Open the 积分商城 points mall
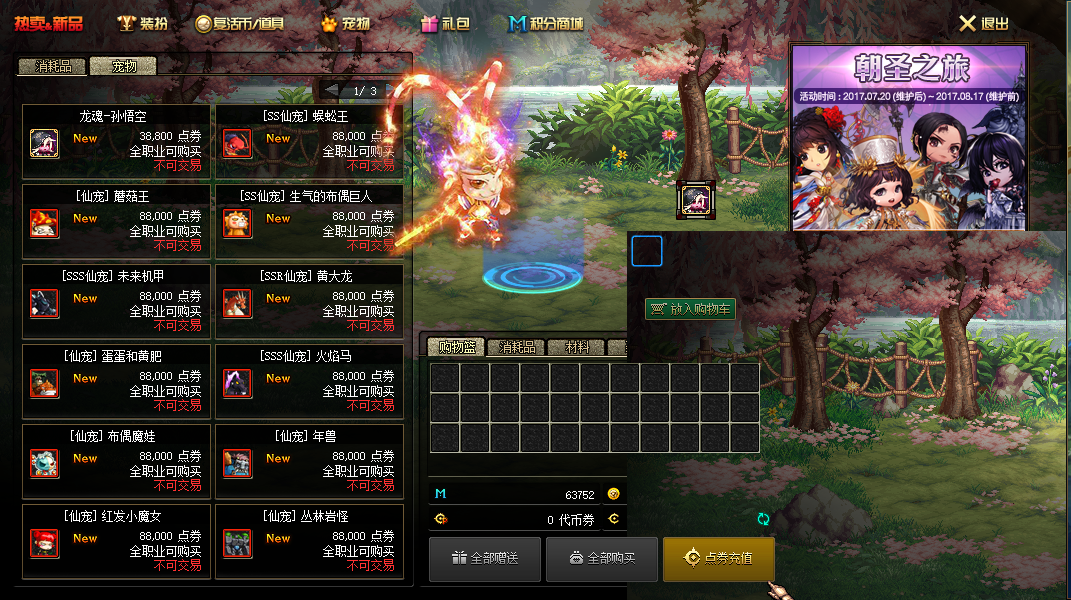The height and width of the screenshot is (600, 1071). (x=546, y=23)
